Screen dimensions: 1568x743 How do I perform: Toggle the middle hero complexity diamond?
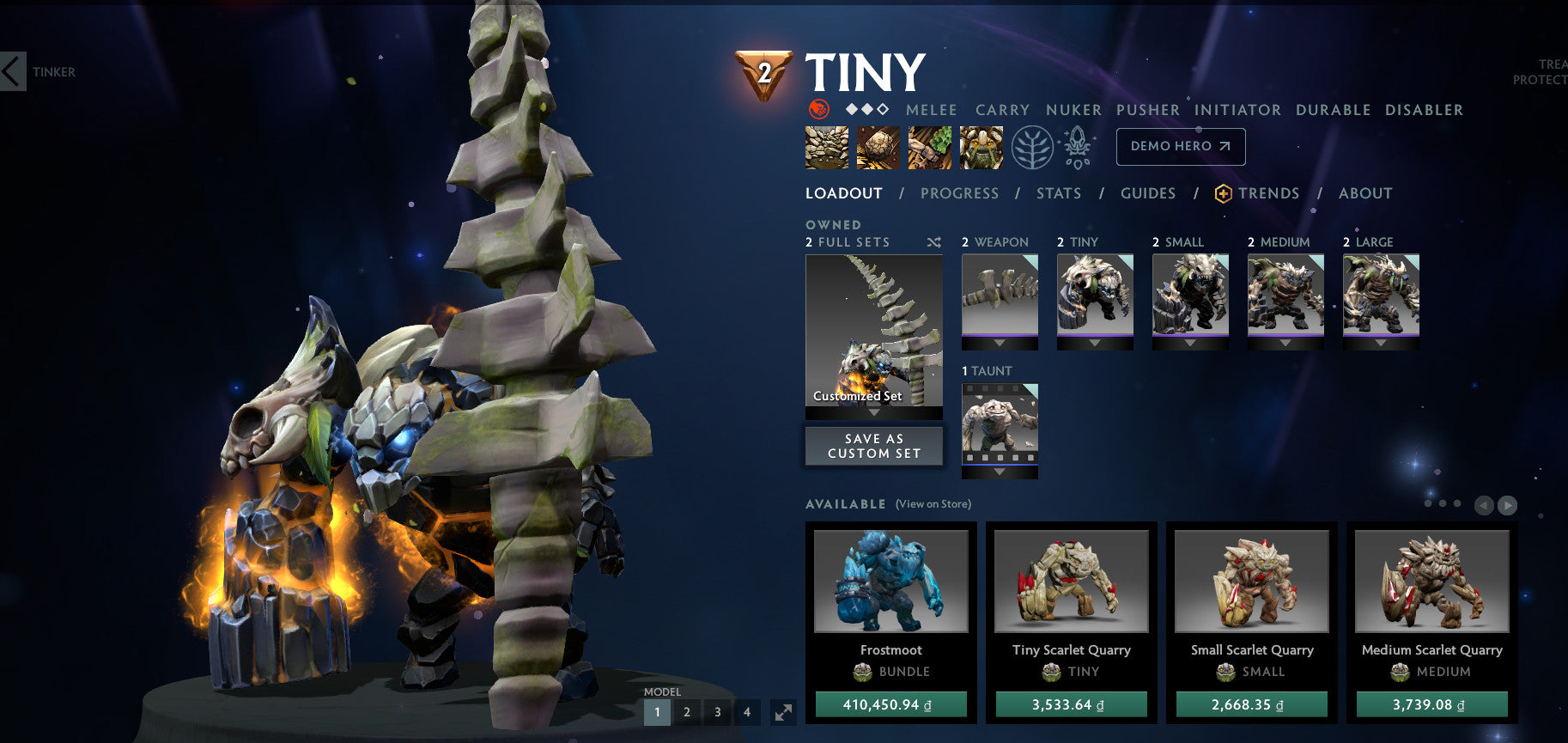[x=867, y=109]
